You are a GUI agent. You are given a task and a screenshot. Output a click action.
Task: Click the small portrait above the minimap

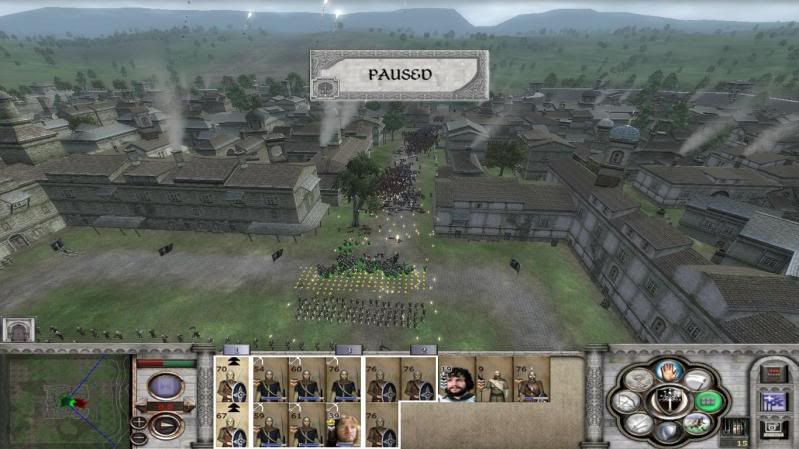(x=17, y=330)
